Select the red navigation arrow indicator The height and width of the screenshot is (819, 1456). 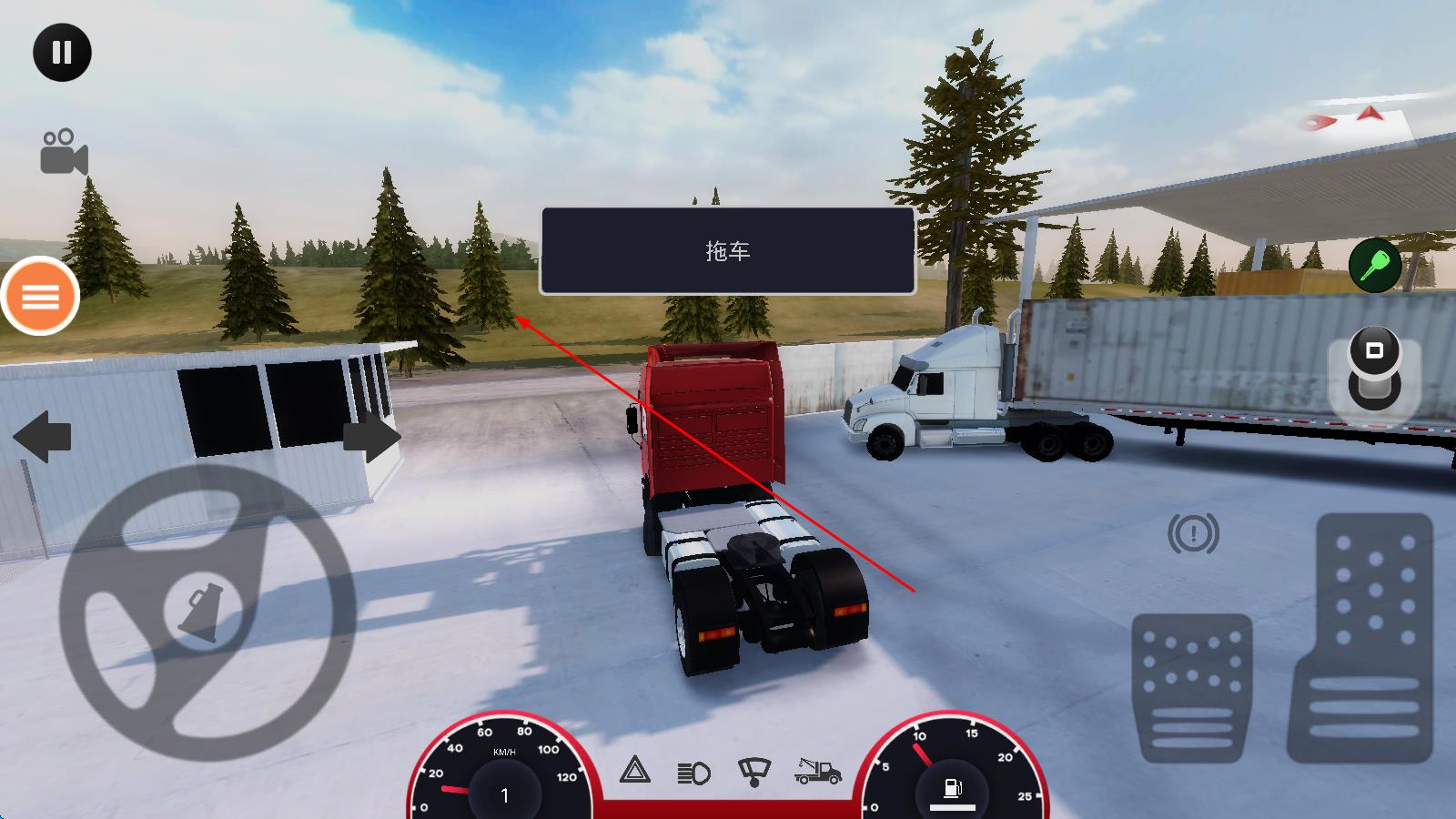(1370, 114)
